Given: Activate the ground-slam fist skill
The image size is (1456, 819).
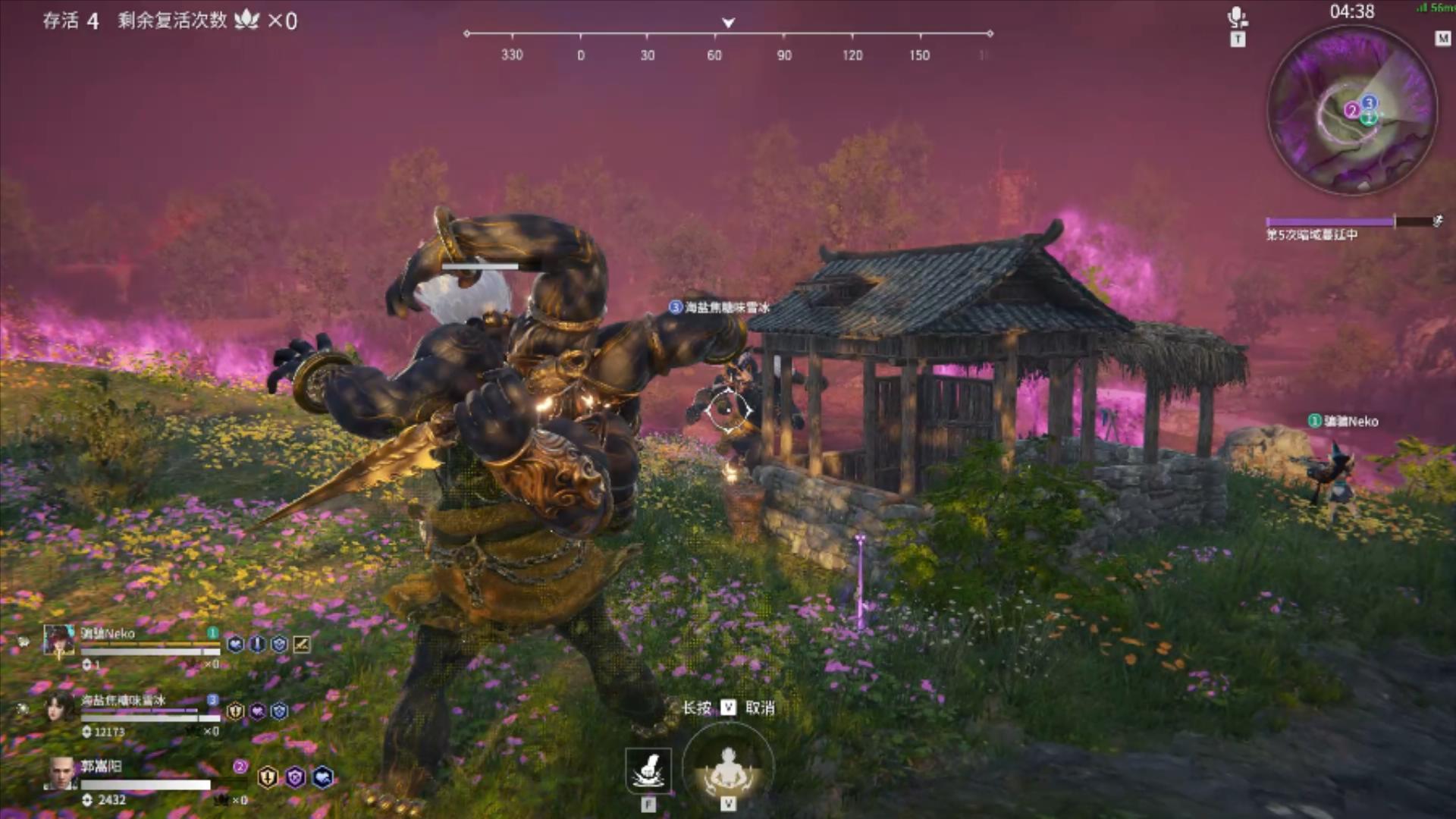Looking at the screenshot, I should point(648,770).
